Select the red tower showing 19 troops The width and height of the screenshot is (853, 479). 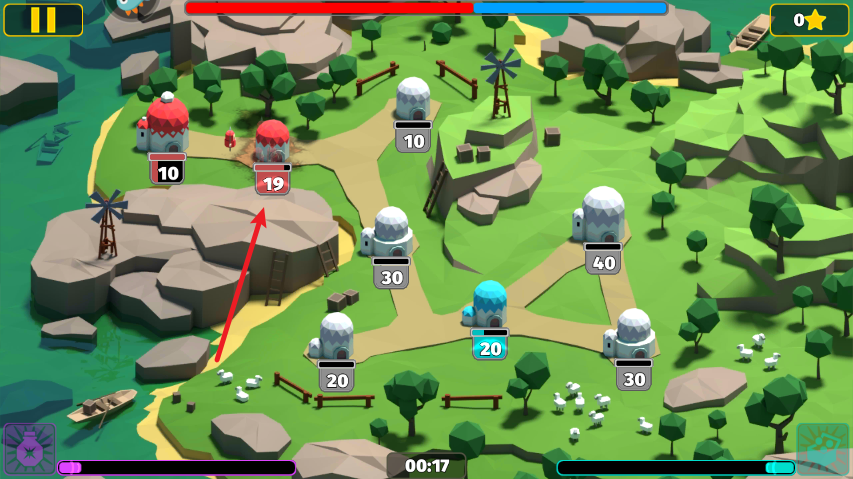point(272,144)
